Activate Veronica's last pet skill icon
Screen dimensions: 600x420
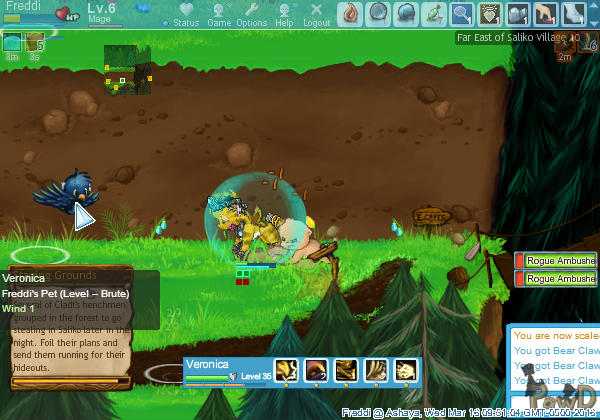tap(406, 369)
